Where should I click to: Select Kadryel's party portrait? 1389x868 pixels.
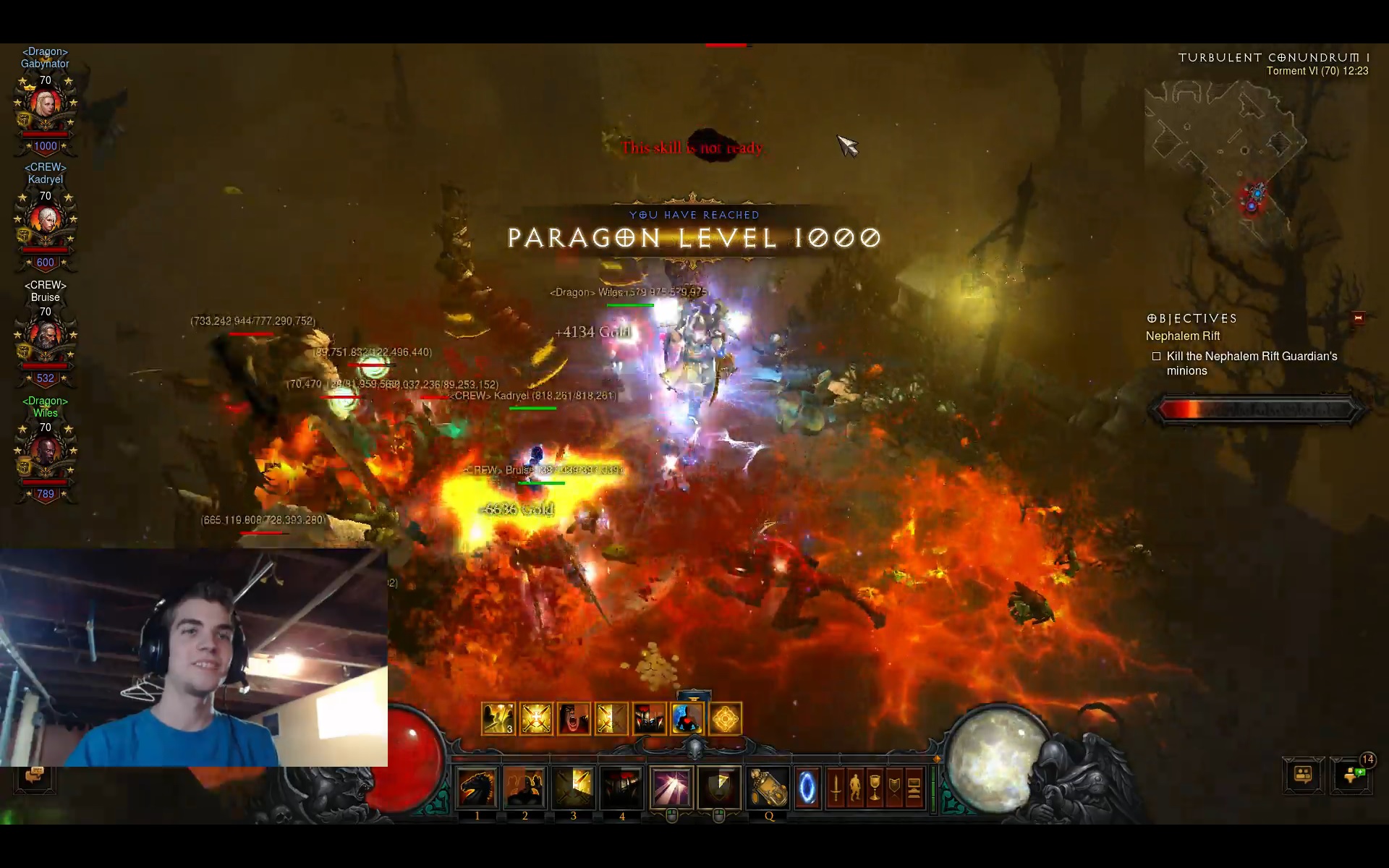pos(46,222)
